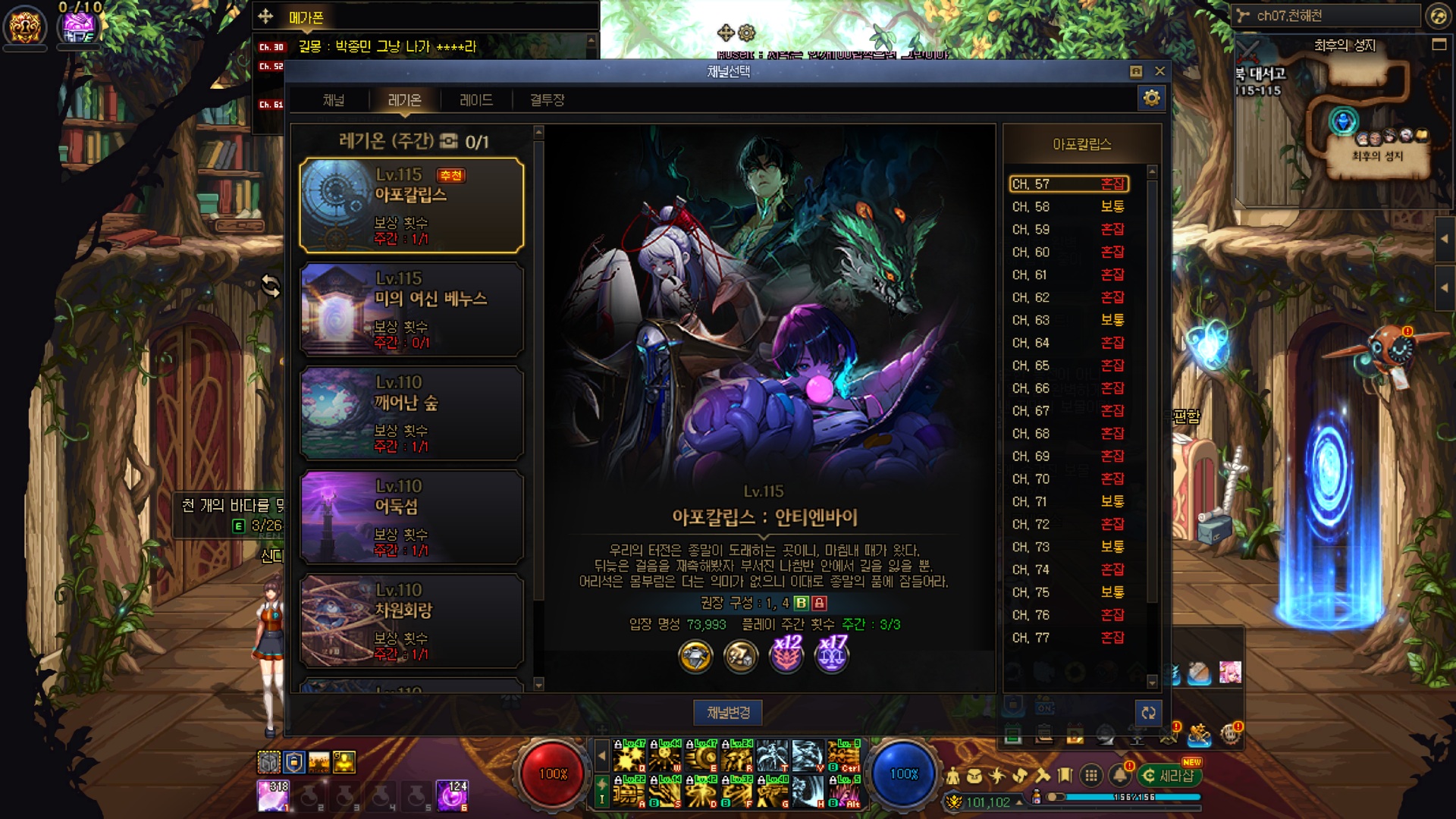Open the 세라샵 shop button
This screenshot has width=1456, height=819.
(x=1170, y=776)
